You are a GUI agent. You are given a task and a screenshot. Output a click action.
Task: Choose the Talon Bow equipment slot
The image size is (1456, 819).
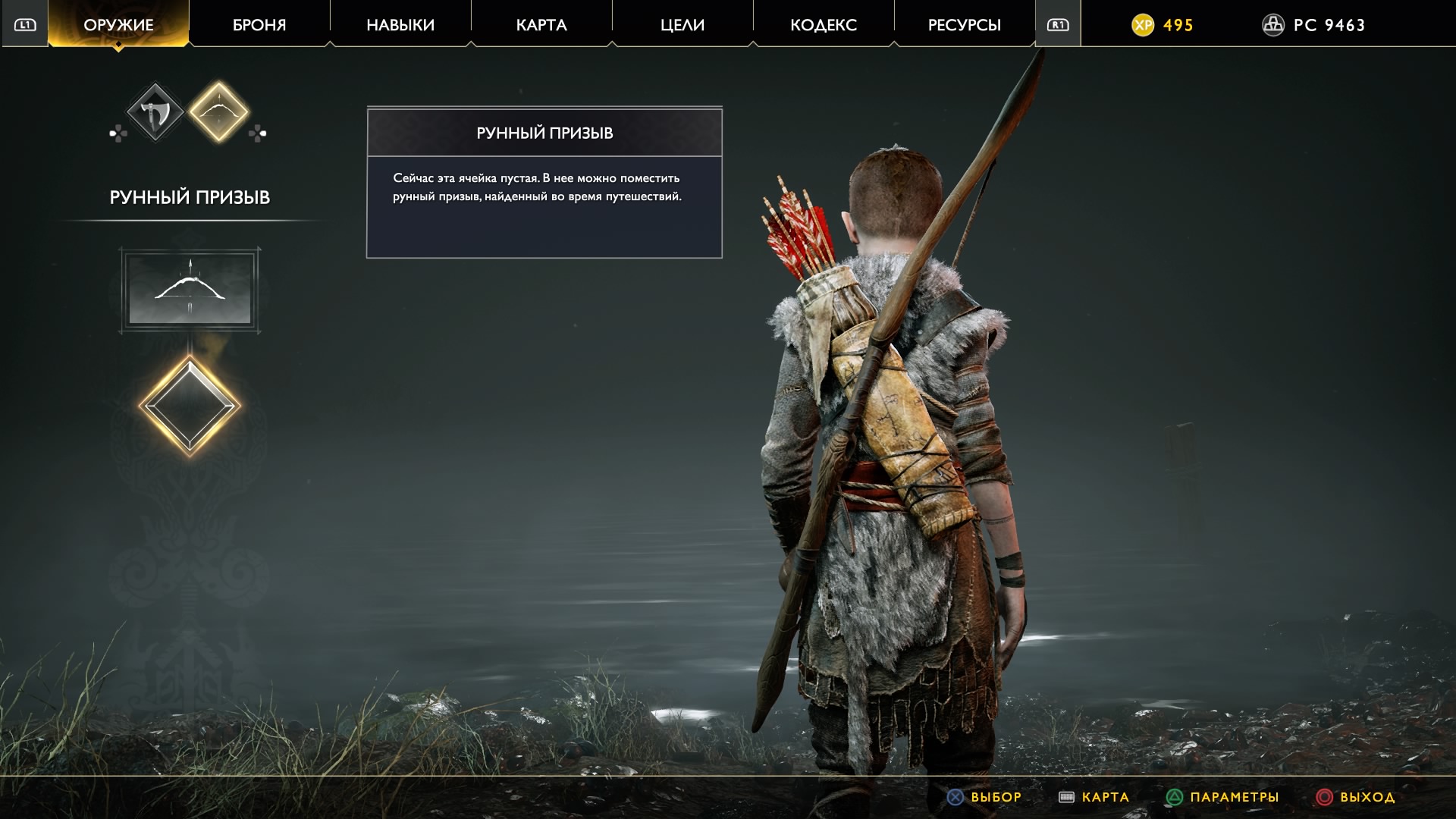tap(190, 290)
